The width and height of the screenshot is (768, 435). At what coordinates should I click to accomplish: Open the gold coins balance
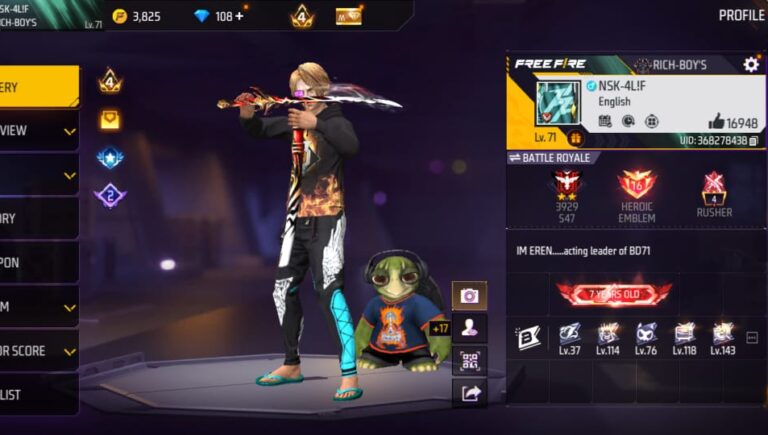coord(135,16)
